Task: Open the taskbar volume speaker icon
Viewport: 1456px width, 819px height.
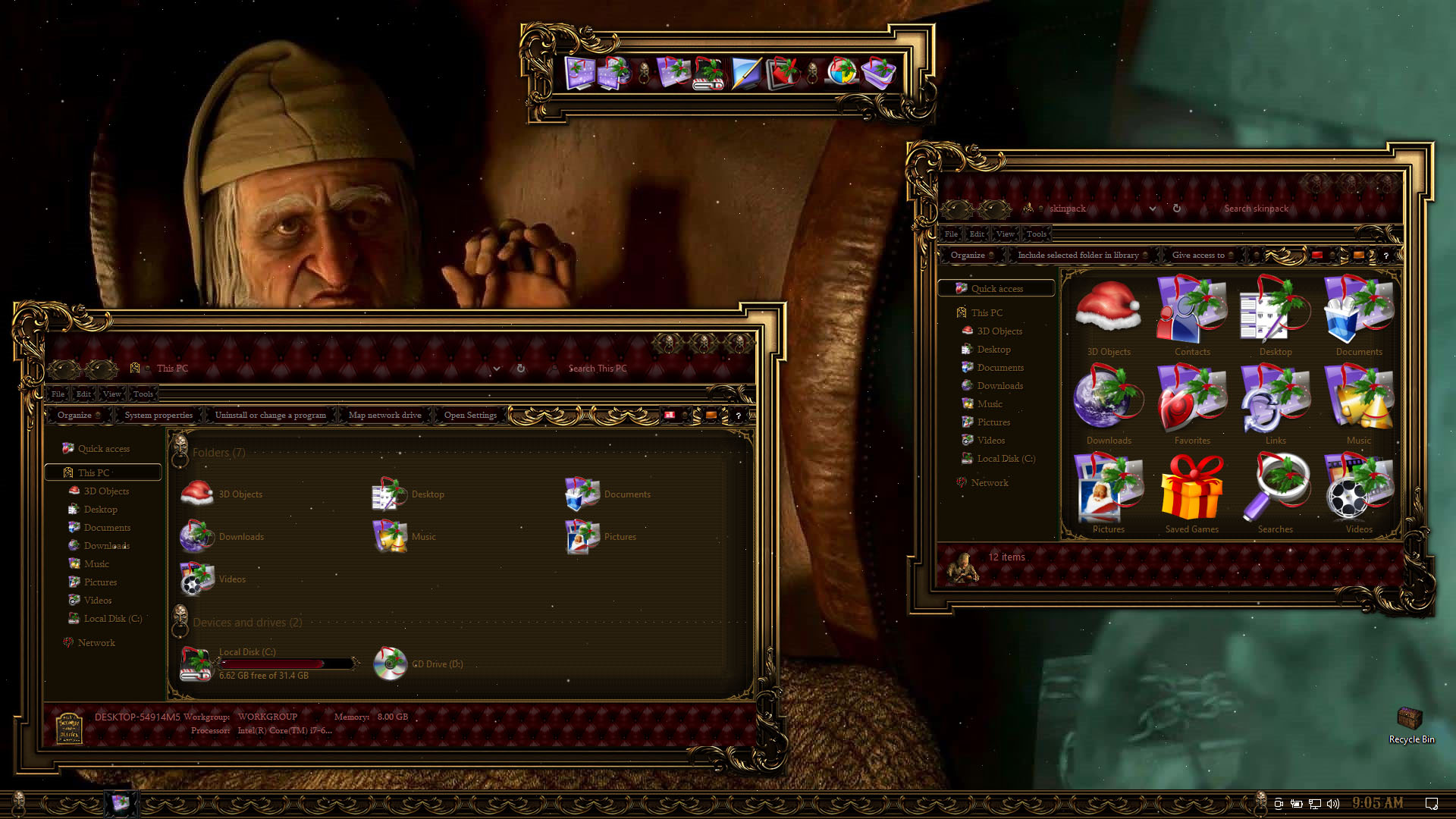Action: click(x=1334, y=803)
